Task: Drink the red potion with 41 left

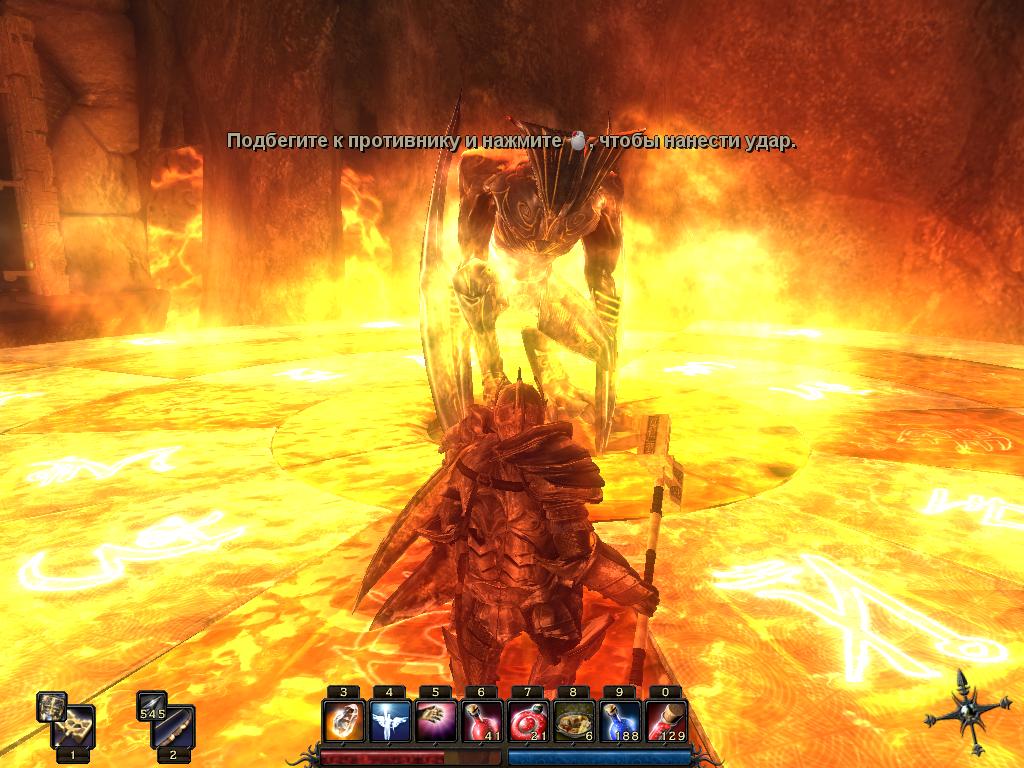Action: 481,720
